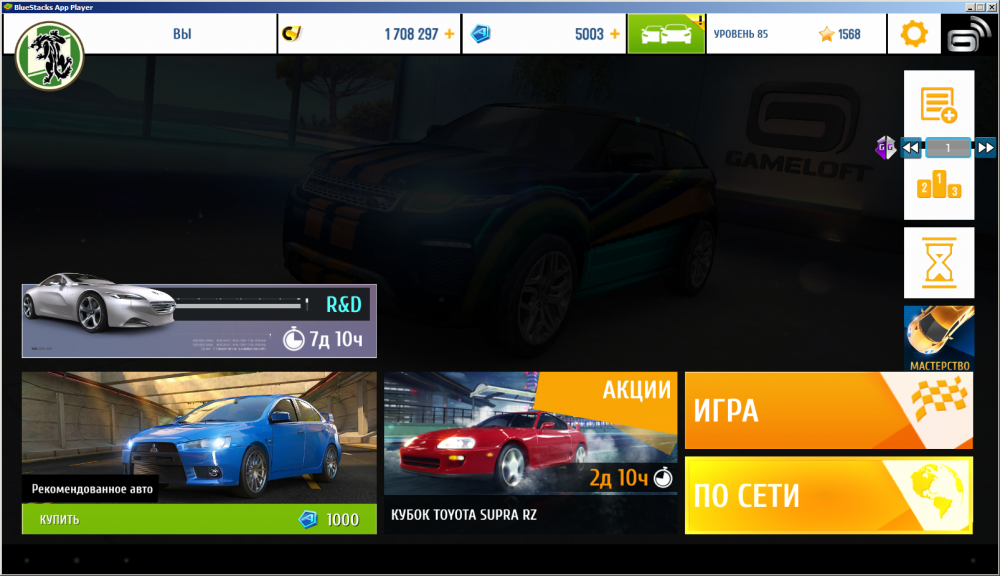Open the news list icon

(x=939, y=103)
